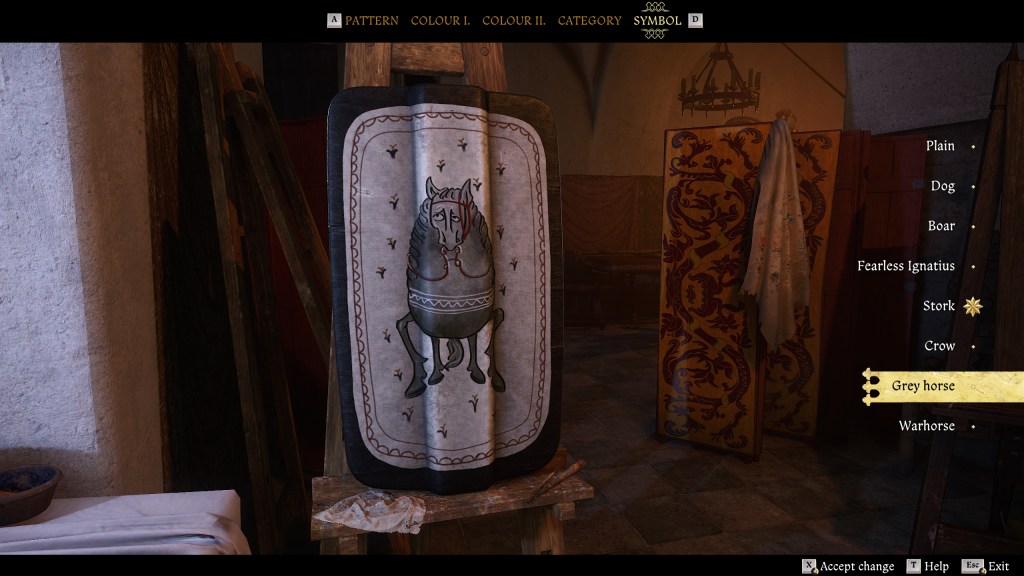Image resolution: width=1024 pixels, height=576 pixels.
Task: Pick the Boar symbol
Action: [941, 226]
